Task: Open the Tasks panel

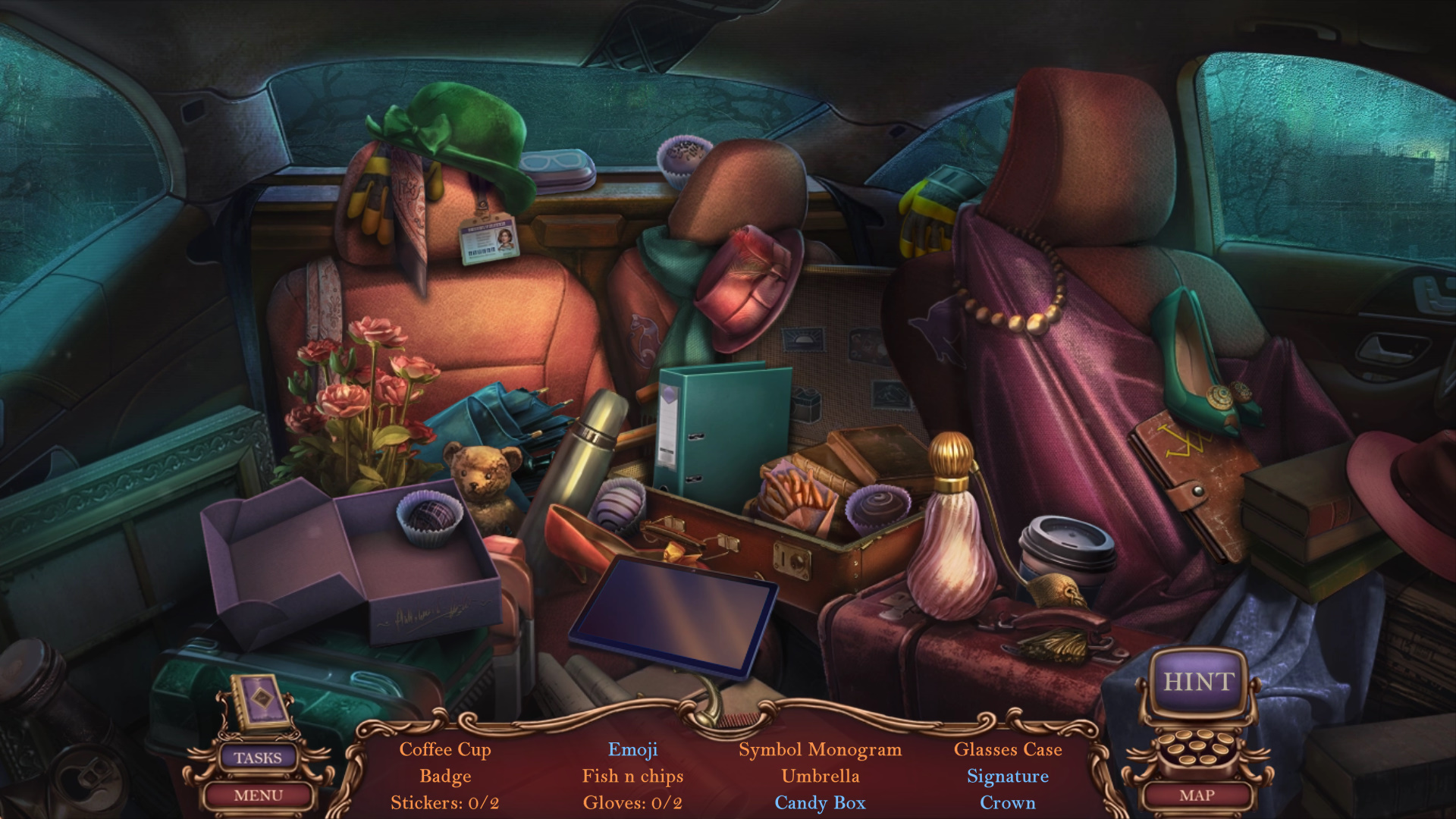Action: click(258, 758)
